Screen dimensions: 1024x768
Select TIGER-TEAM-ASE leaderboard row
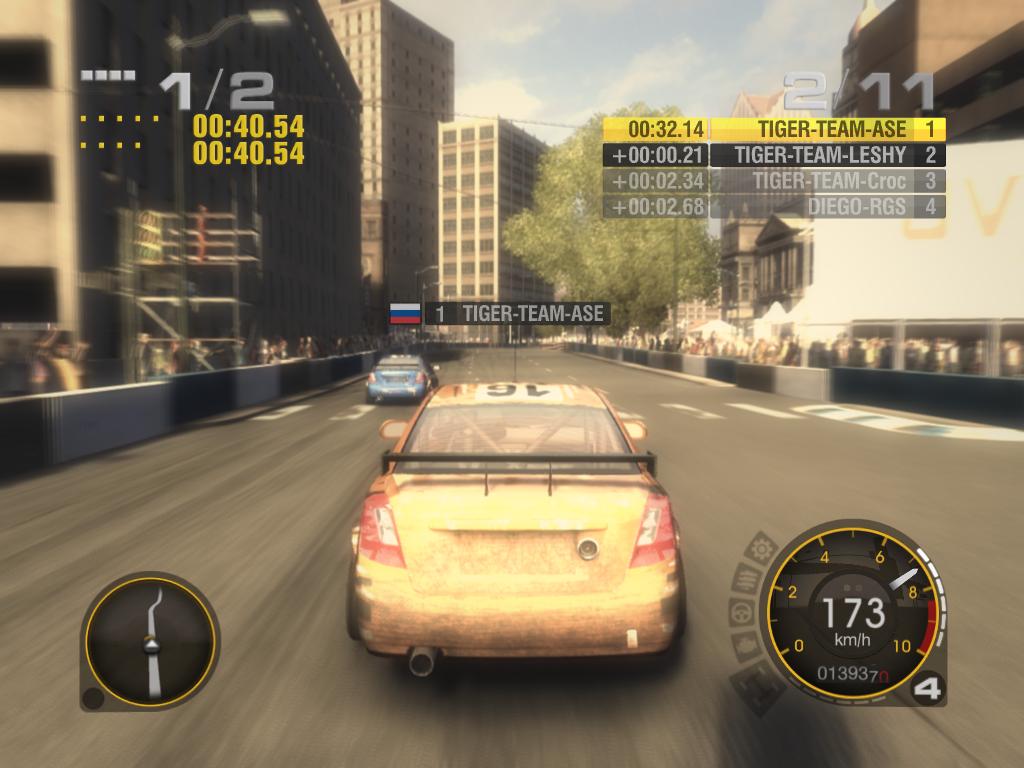tap(775, 129)
